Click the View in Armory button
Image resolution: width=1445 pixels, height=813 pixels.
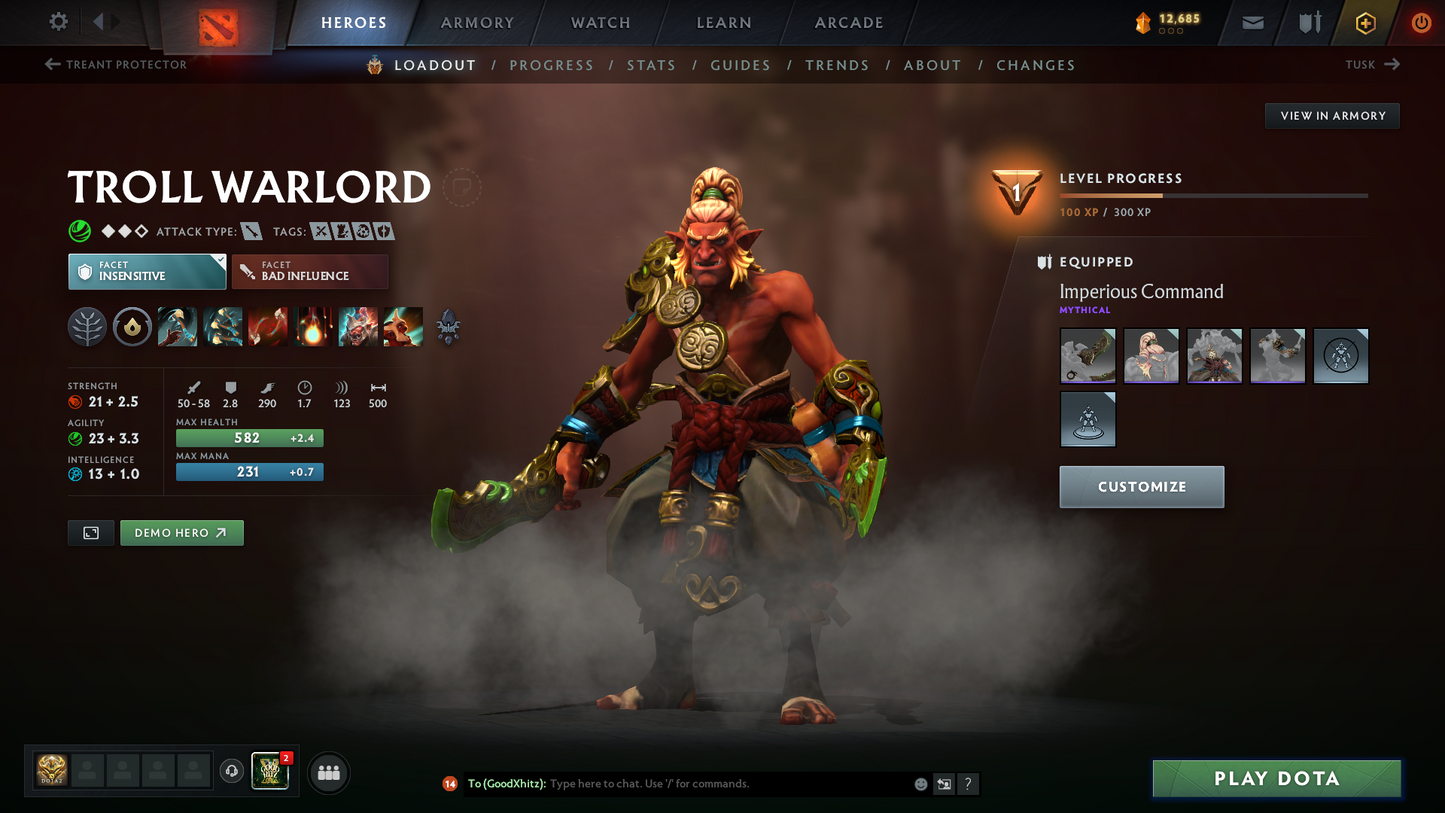click(1332, 116)
